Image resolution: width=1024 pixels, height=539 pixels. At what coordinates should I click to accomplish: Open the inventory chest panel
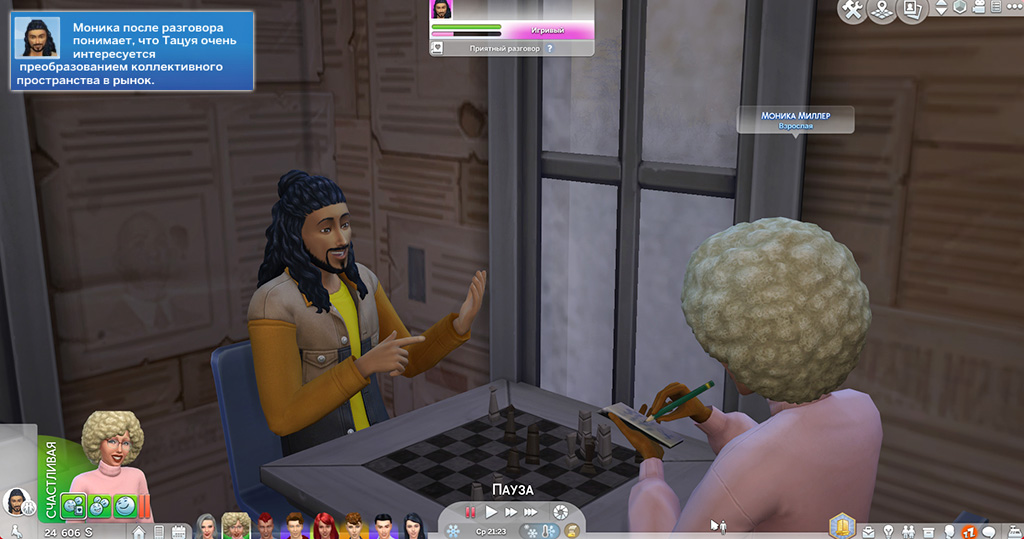click(930, 530)
